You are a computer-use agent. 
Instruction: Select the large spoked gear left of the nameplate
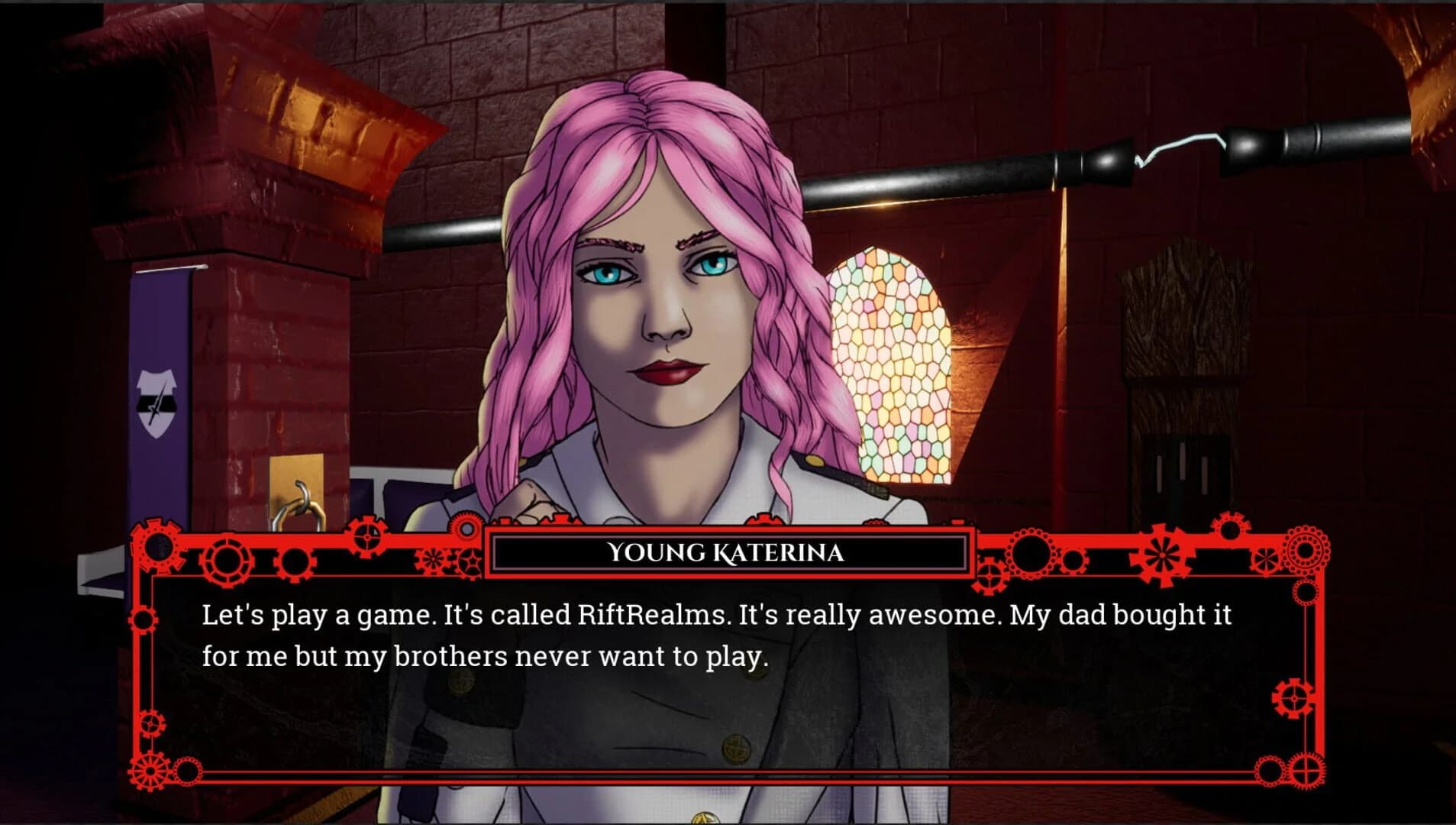coord(224,563)
